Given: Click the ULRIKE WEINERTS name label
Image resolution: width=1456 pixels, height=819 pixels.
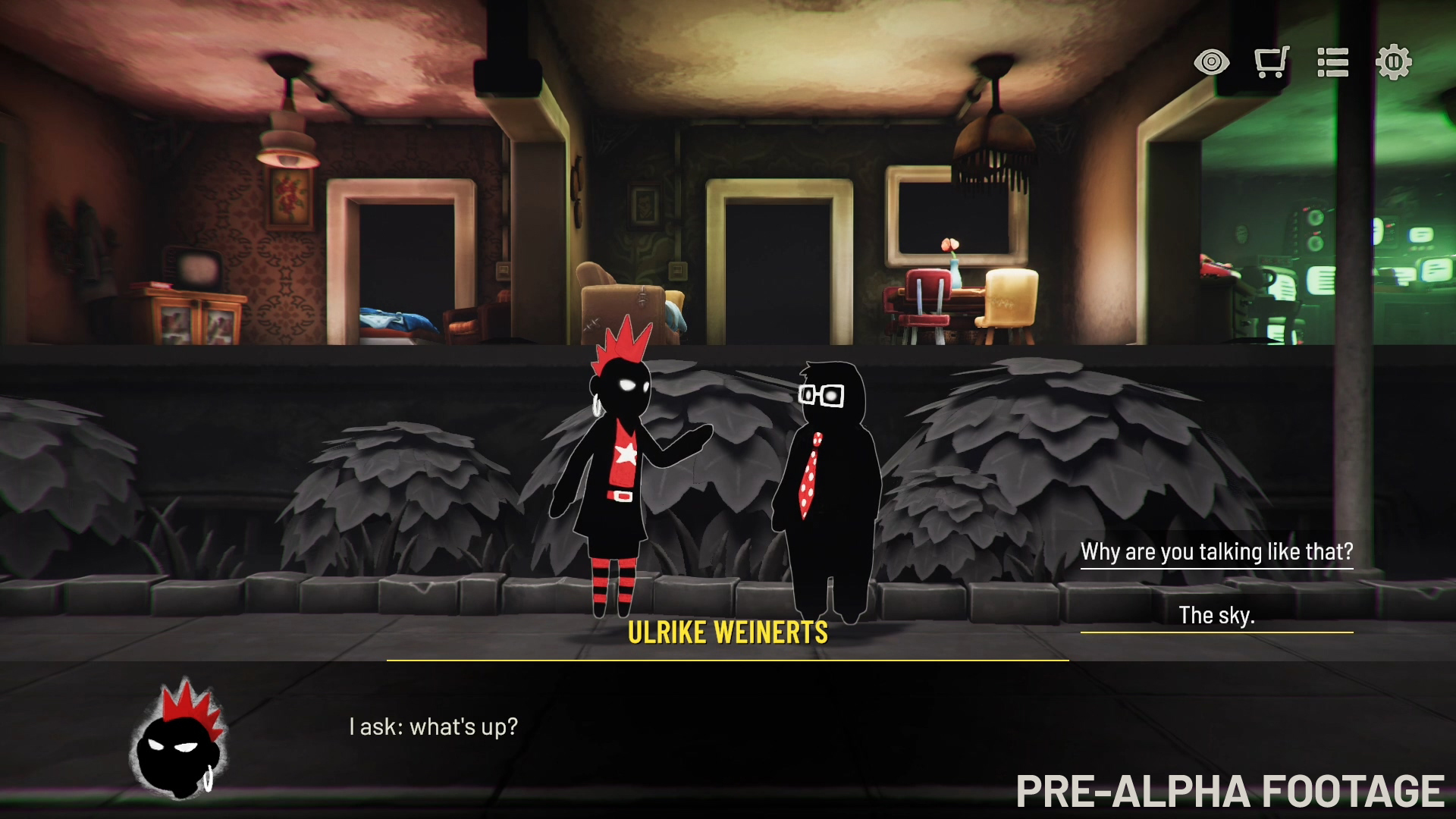Looking at the screenshot, I should 729,631.
